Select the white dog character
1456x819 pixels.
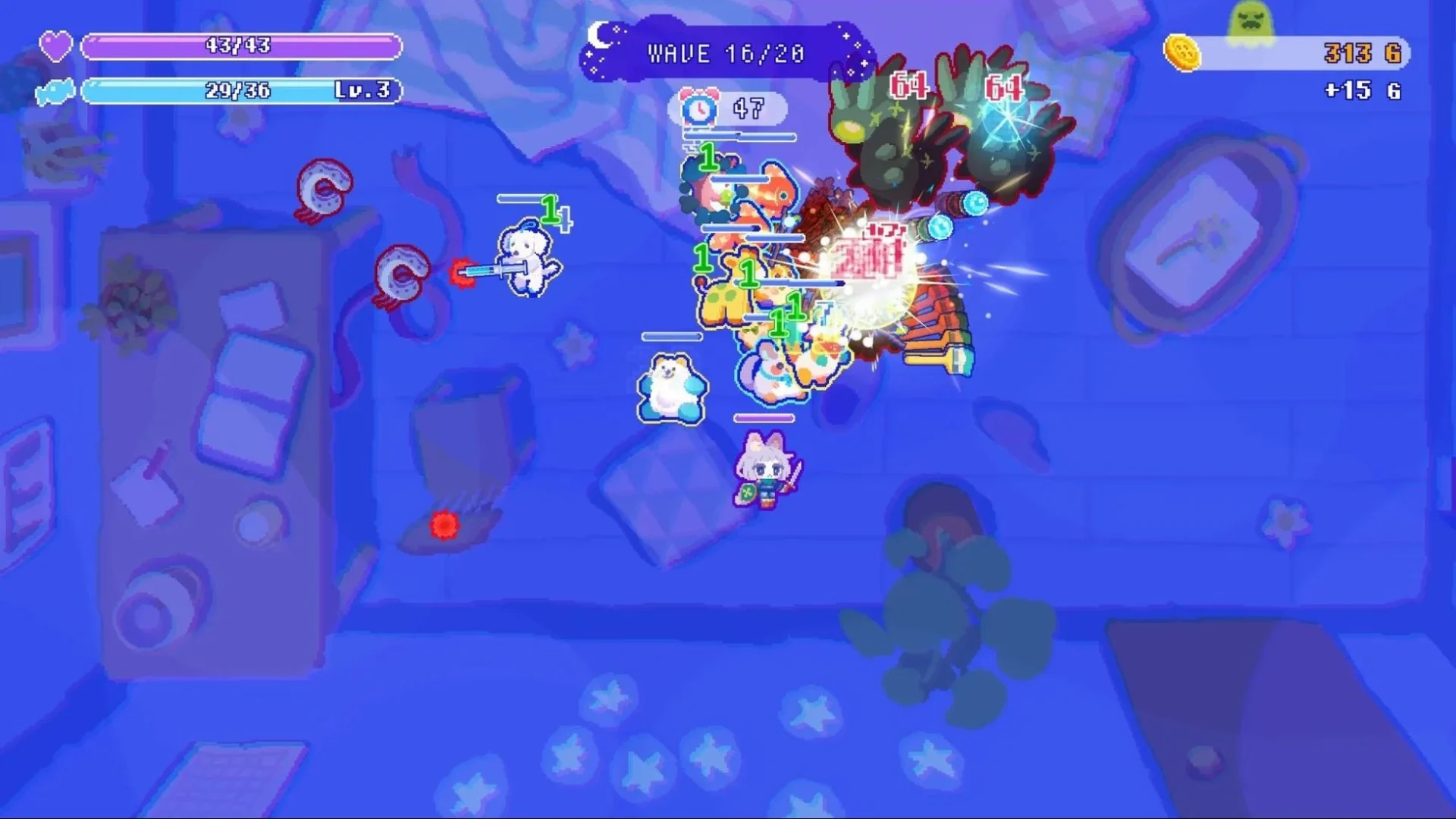pos(523,258)
